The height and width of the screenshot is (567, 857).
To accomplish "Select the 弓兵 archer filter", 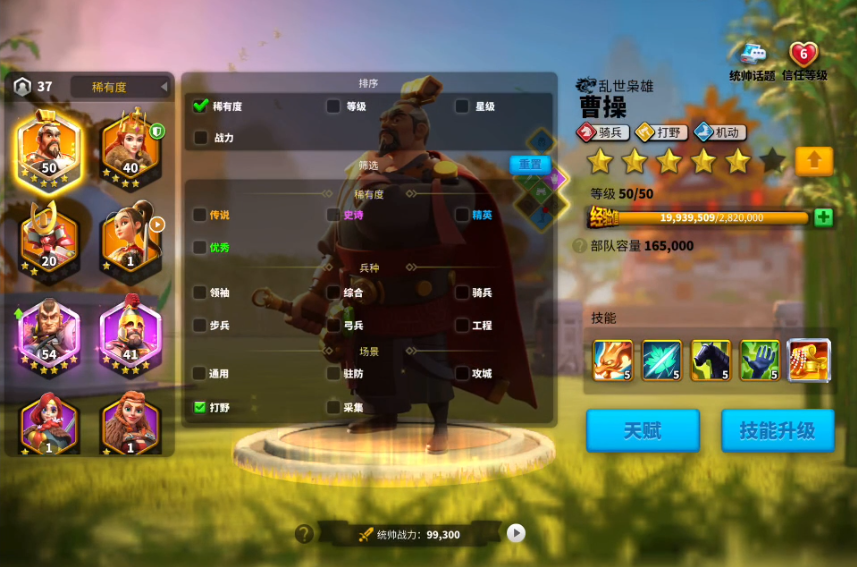I will 333,325.
